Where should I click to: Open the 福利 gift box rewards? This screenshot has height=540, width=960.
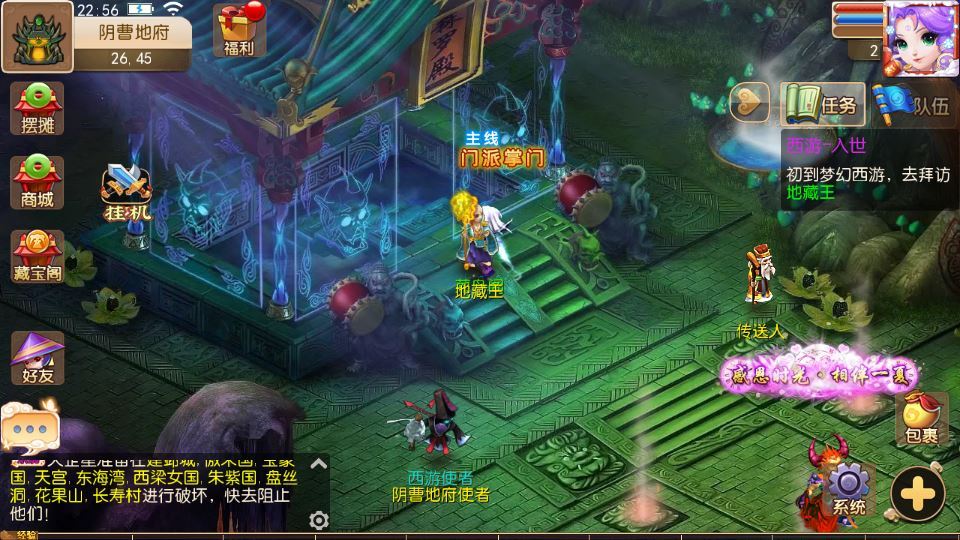[239, 30]
